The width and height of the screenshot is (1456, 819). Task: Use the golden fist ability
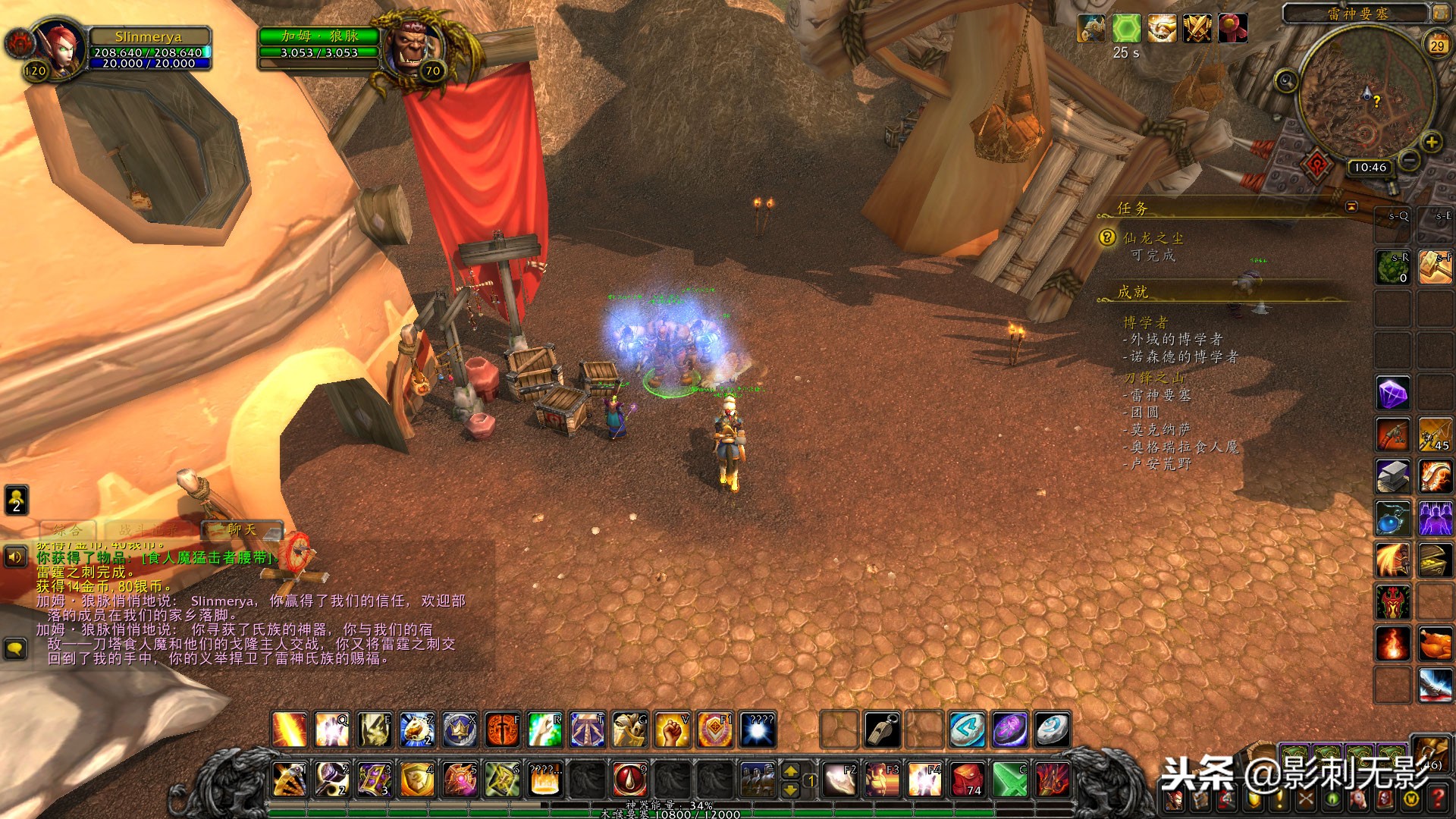click(672, 730)
